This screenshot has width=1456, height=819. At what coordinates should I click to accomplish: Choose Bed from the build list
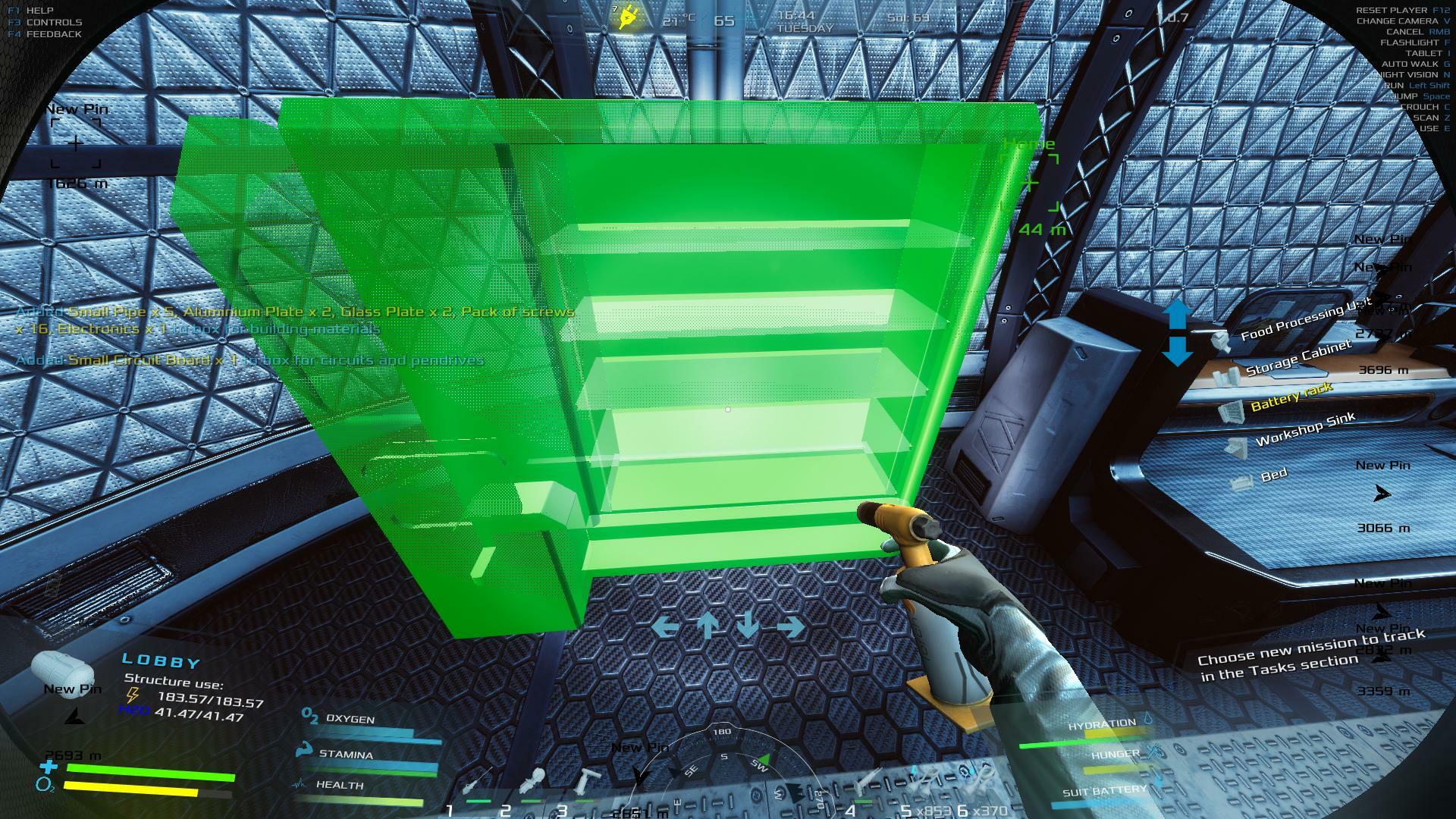coord(1273,475)
